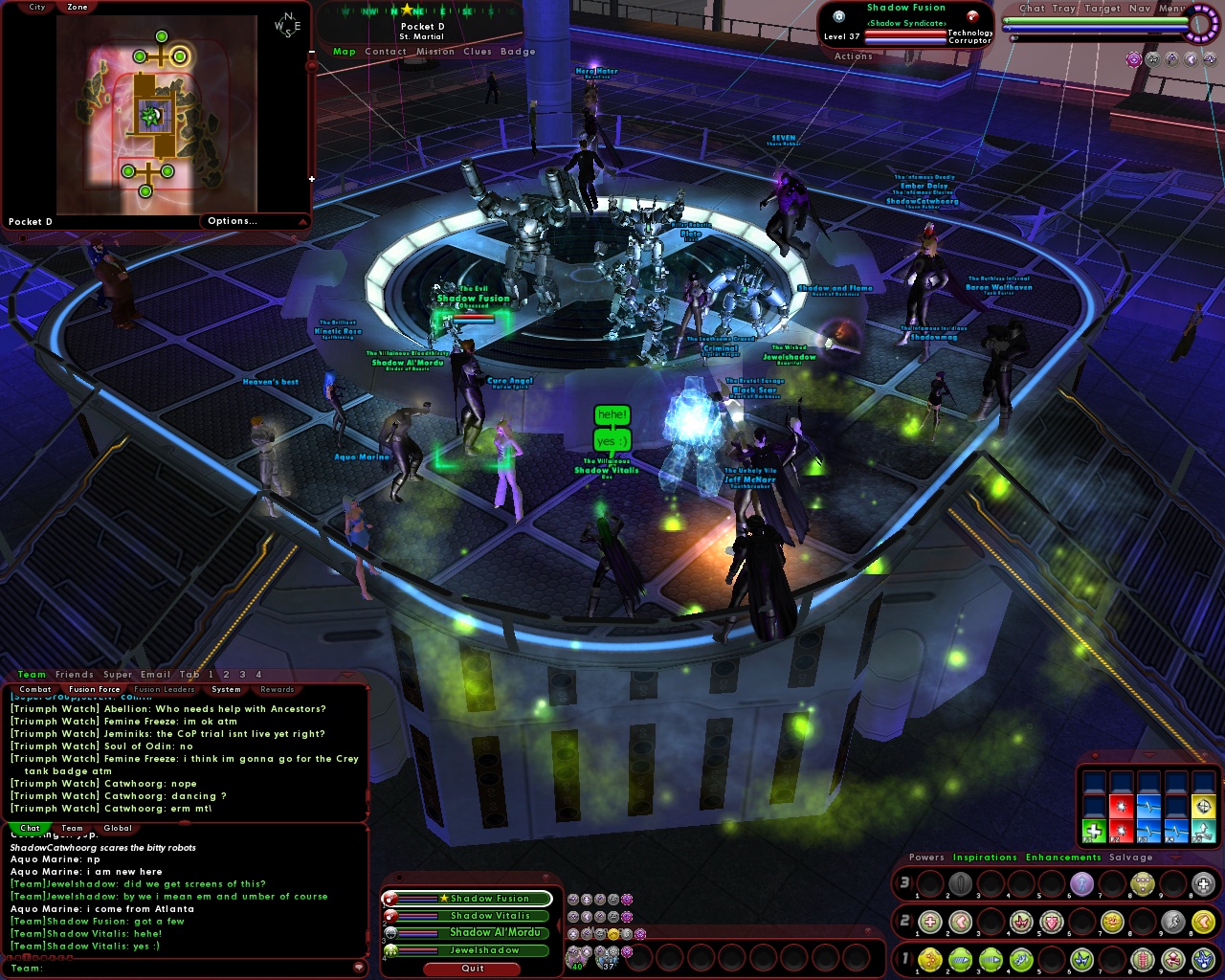The image size is (1225, 980).
Task: Activate the green healing inspiration in tray 2
Action: point(929,921)
